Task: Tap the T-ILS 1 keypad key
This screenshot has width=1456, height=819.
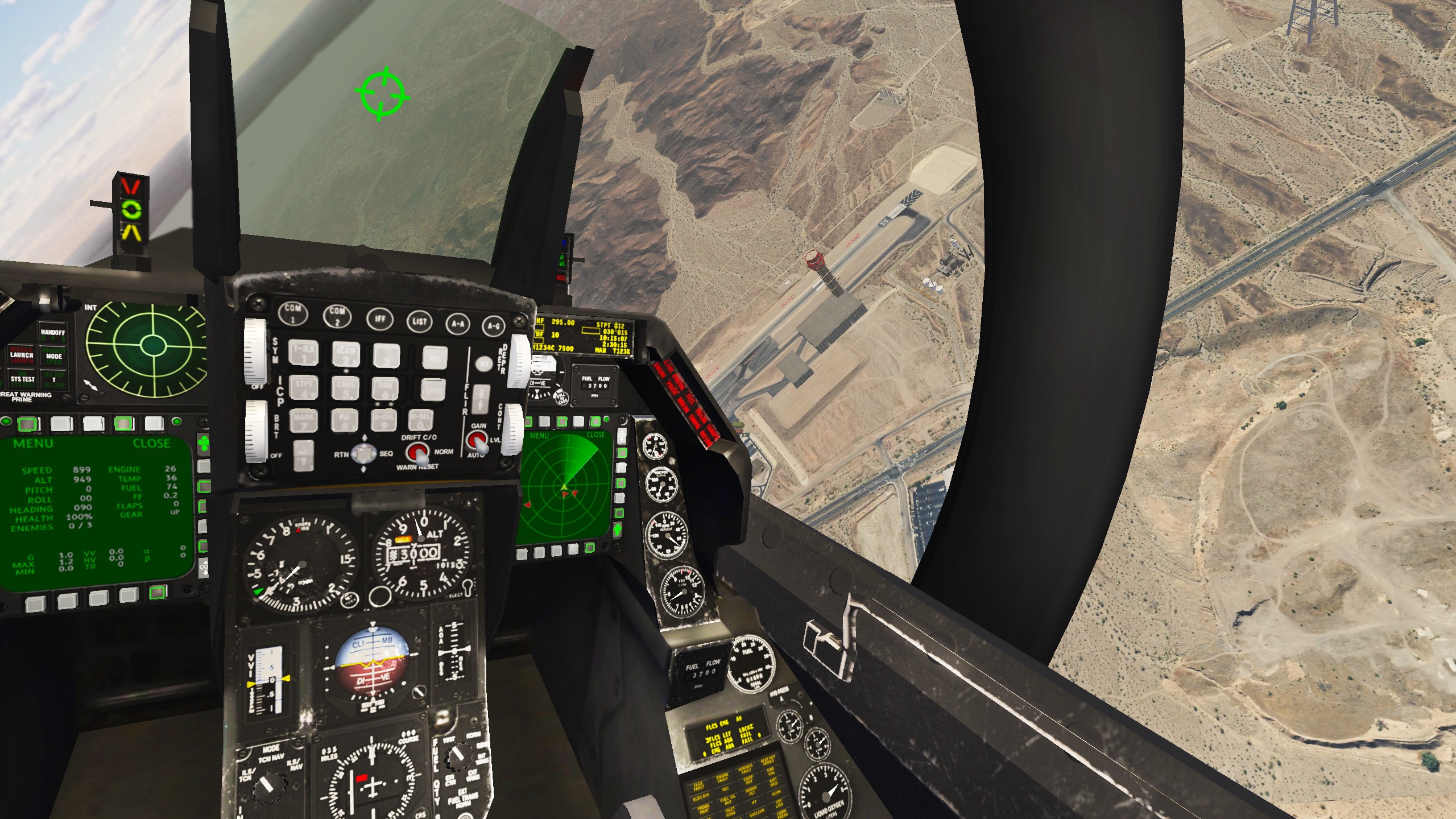Action: [x=303, y=352]
